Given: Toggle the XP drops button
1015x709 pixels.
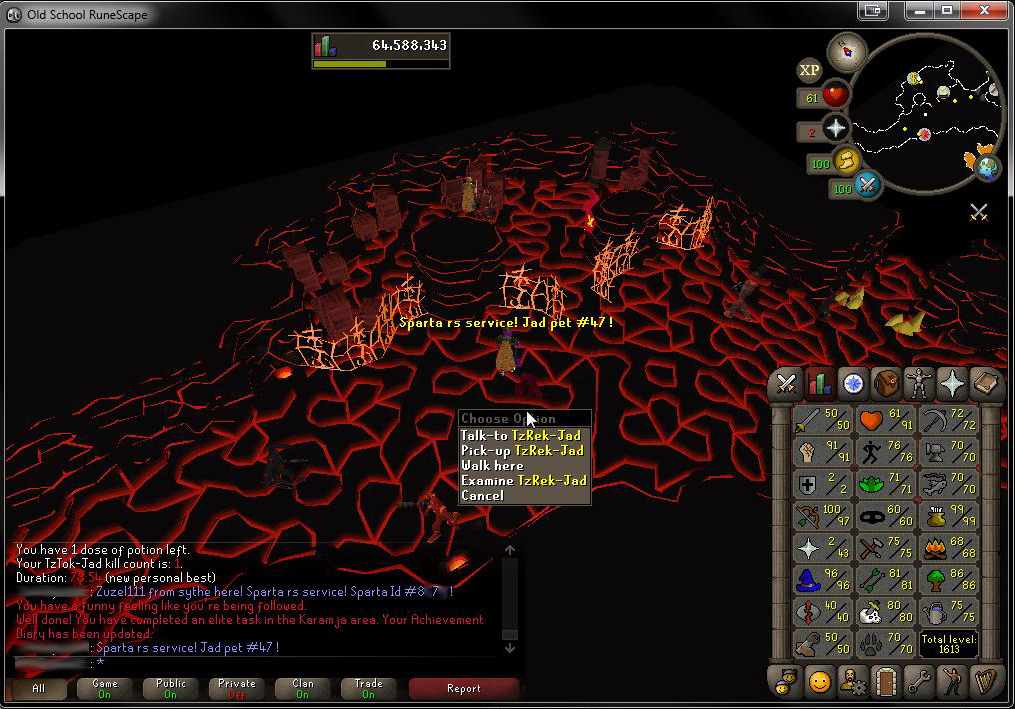Looking at the screenshot, I should [x=809, y=70].
